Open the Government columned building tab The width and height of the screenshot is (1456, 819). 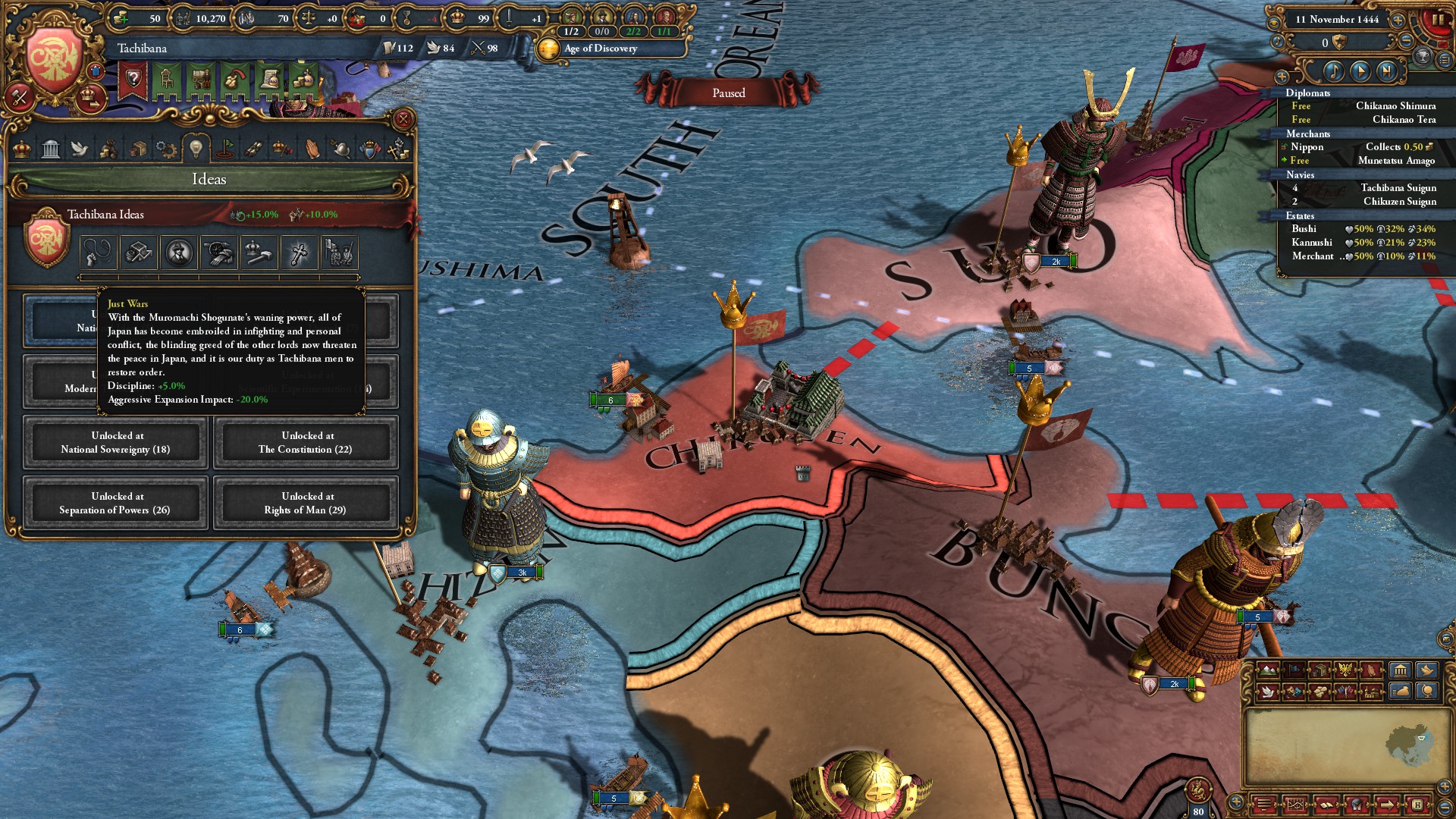click(51, 149)
